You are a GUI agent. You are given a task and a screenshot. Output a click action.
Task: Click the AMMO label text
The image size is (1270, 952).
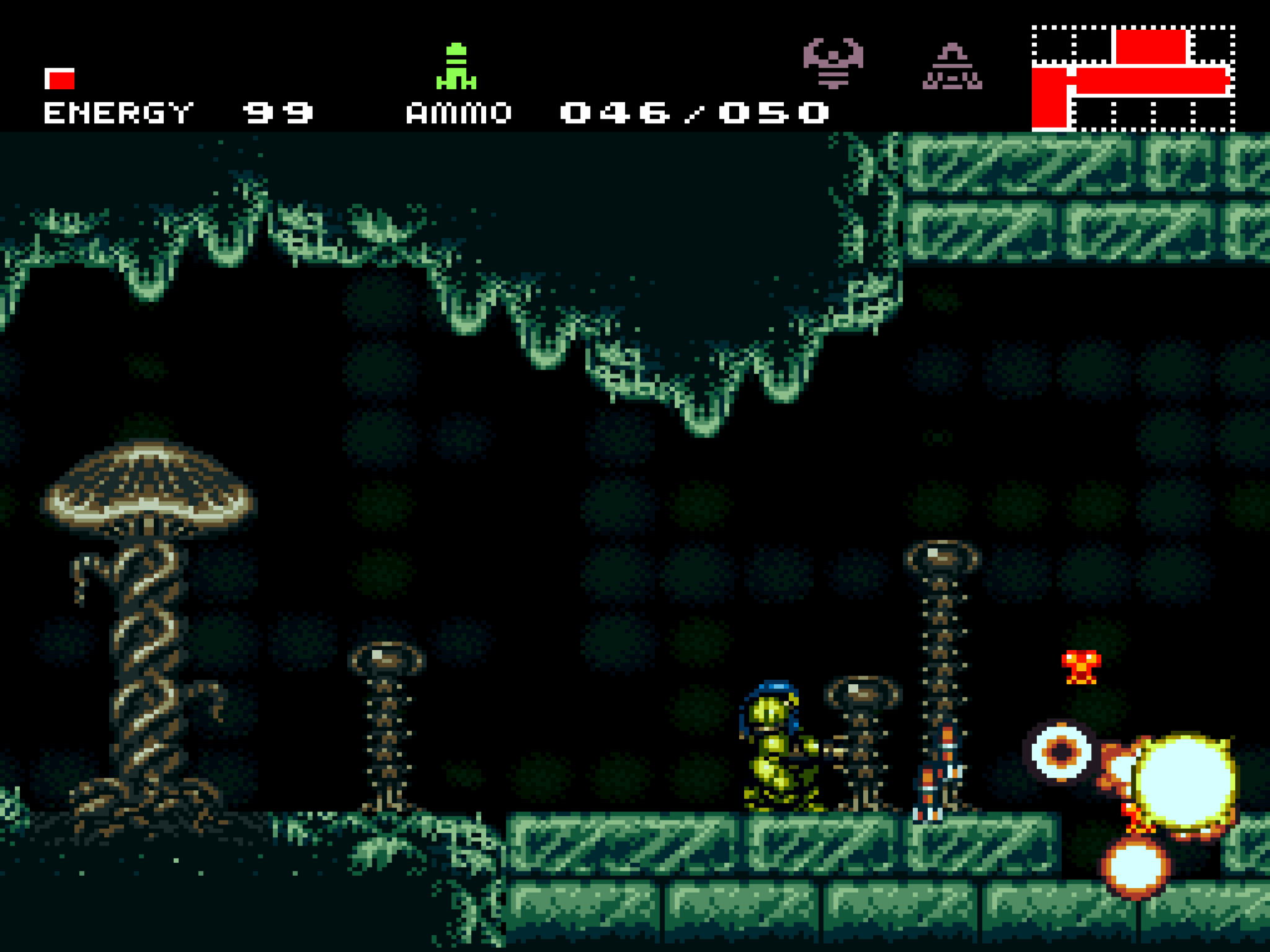[x=459, y=112]
